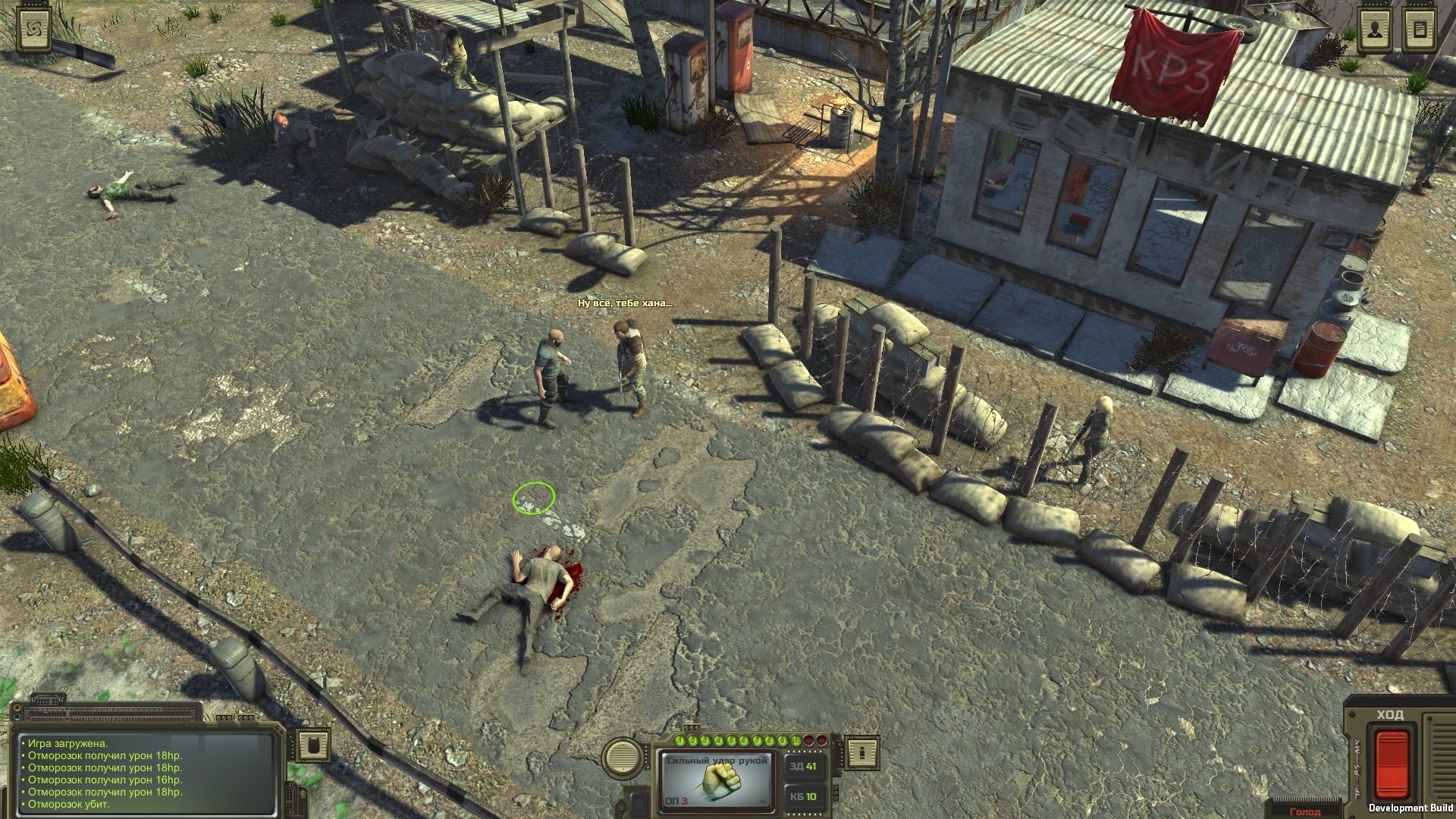Click the swirl icon button in top-left
The width and height of the screenshot is (1456, 819).
click(x=34, y=31)
